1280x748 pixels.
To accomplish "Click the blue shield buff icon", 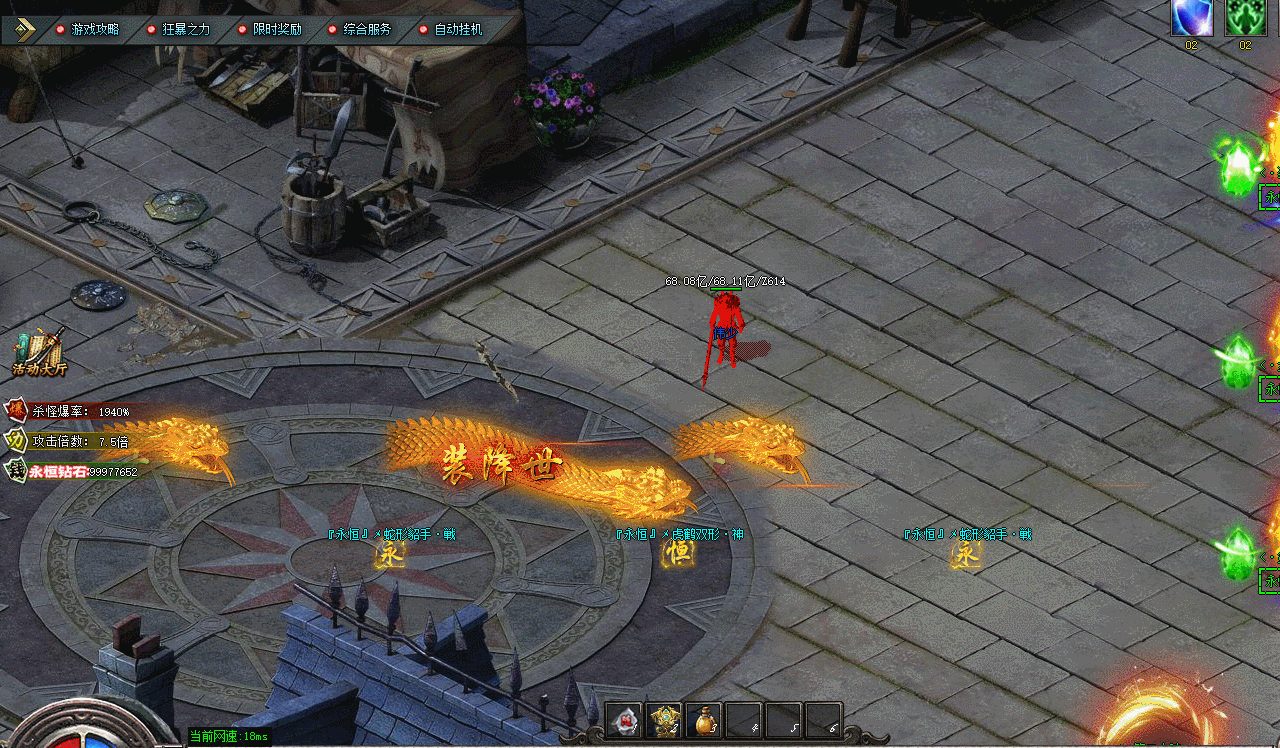I will [x=1192, y=18].
